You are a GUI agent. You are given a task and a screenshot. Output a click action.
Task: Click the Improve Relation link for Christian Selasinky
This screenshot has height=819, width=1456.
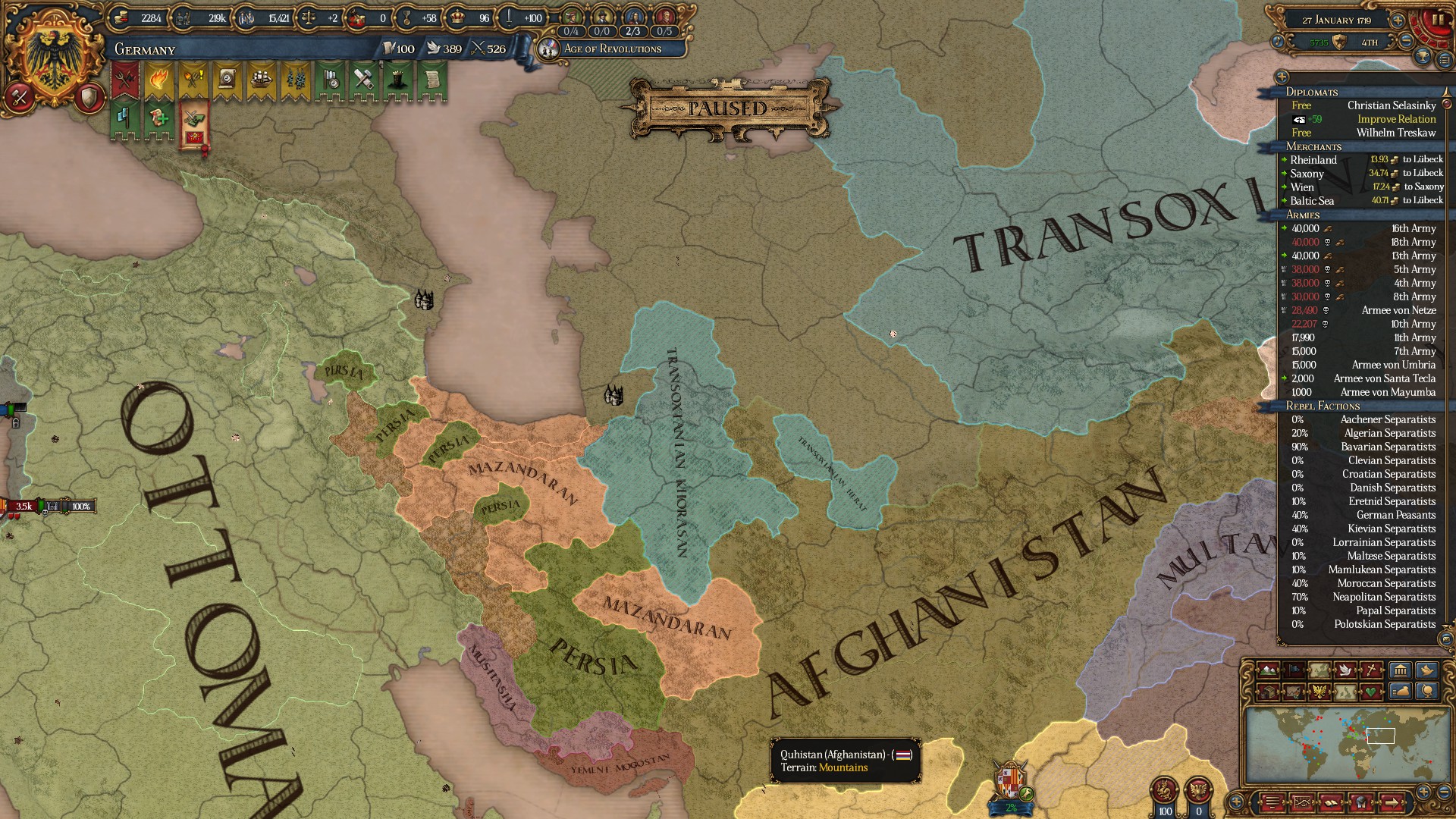(1396, 119)
